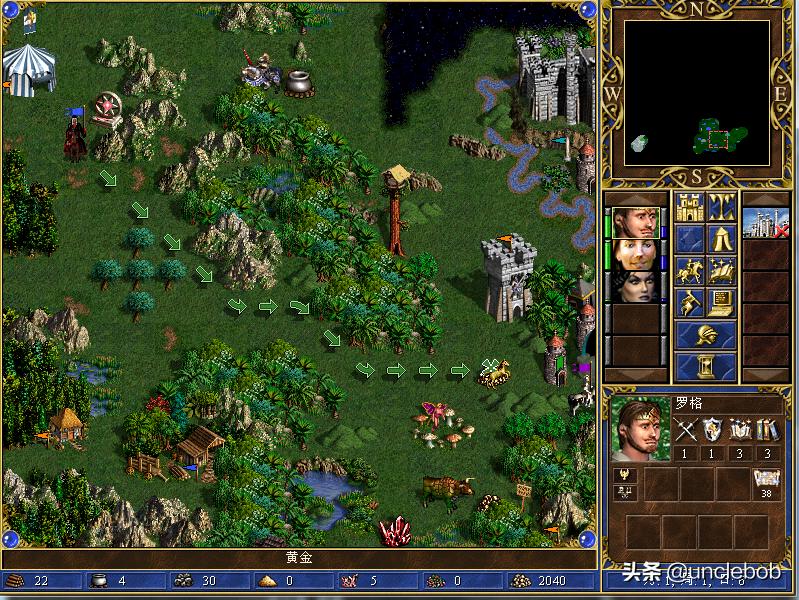The width and height of the screenshot is (799, 600).
Task: Put hero to sleep with tent button
Action: pos(722,239)
